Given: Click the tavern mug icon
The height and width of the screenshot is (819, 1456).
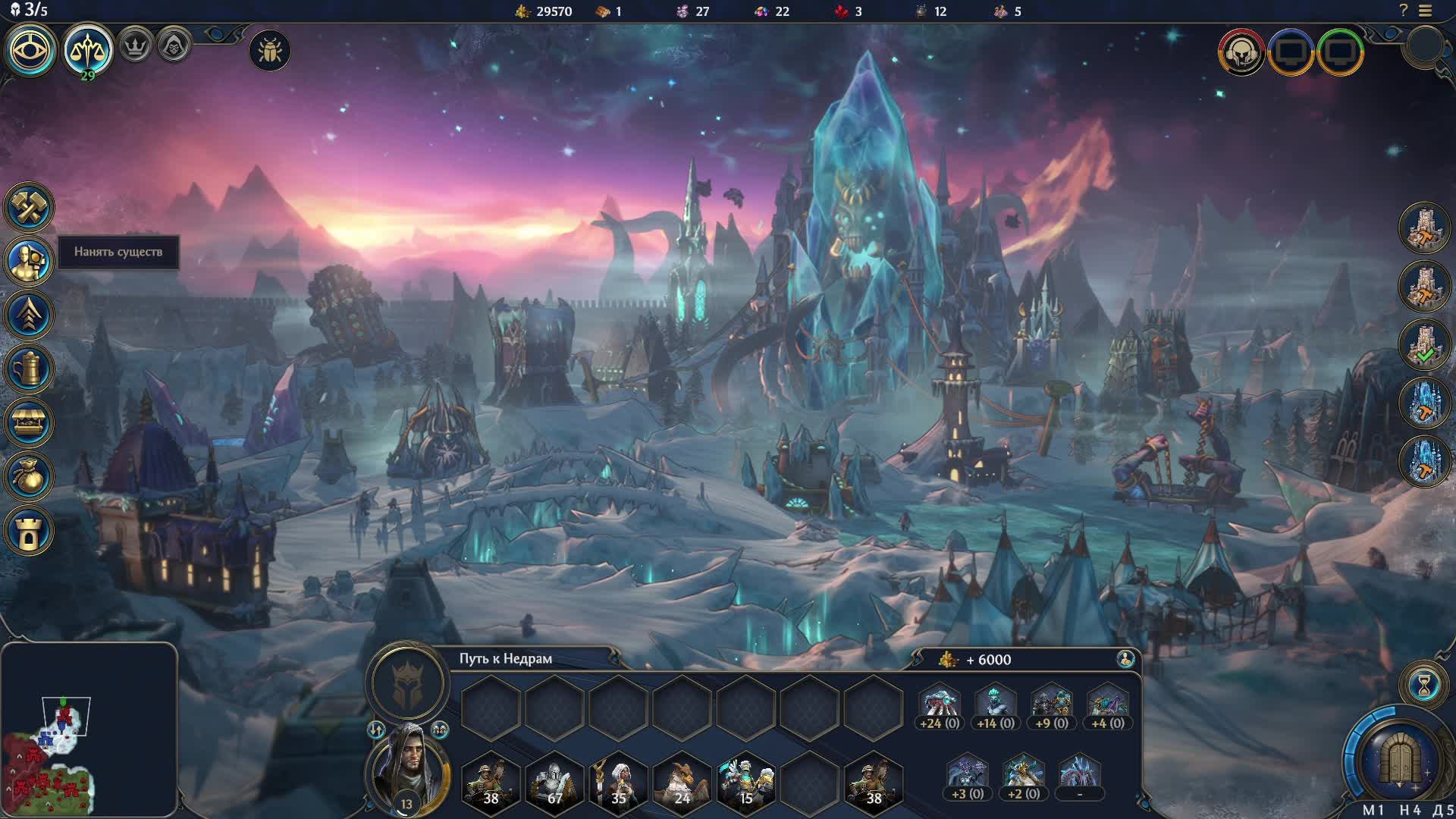Looking at the screenshot, I should 29,369.
